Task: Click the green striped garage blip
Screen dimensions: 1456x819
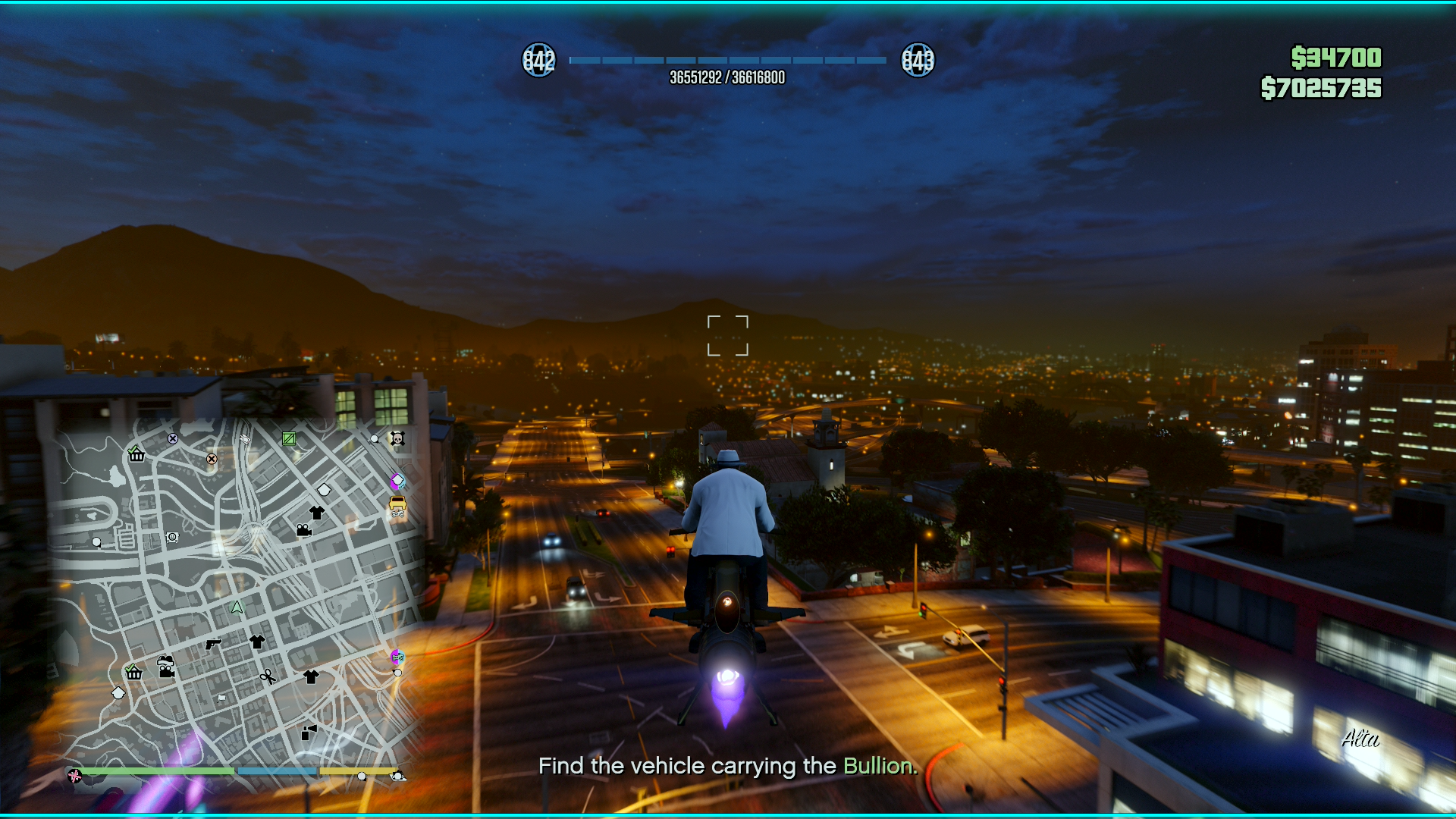Action: click(x=288, y=439)
